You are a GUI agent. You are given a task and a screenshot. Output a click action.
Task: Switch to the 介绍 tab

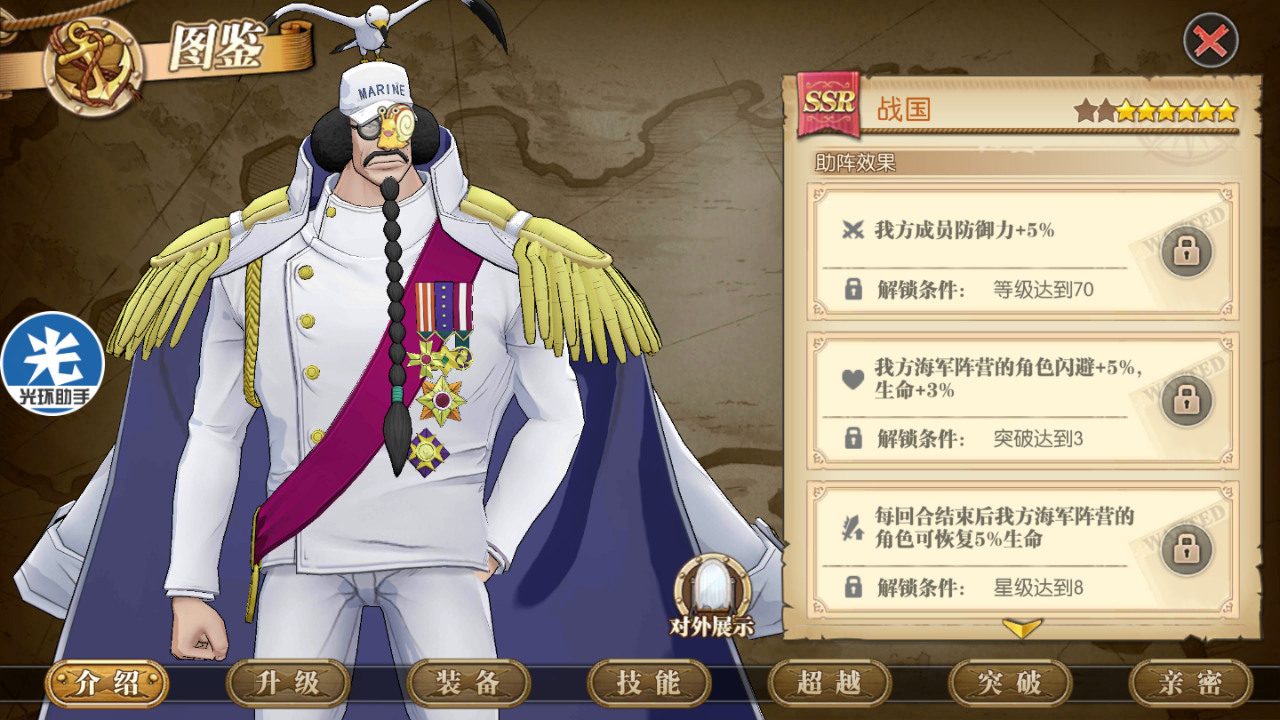pos(106,684)
